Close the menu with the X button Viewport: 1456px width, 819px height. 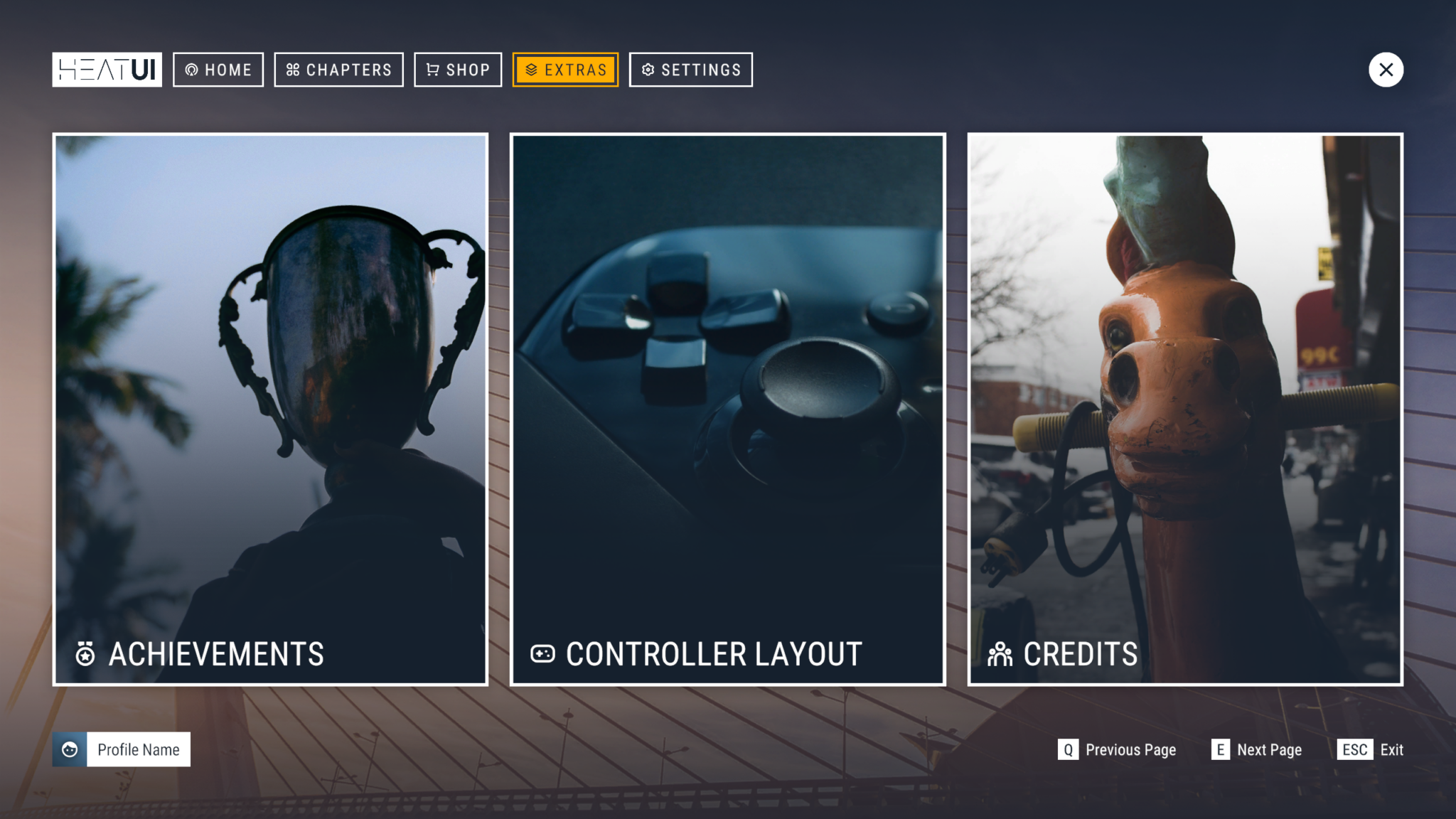1386,69
